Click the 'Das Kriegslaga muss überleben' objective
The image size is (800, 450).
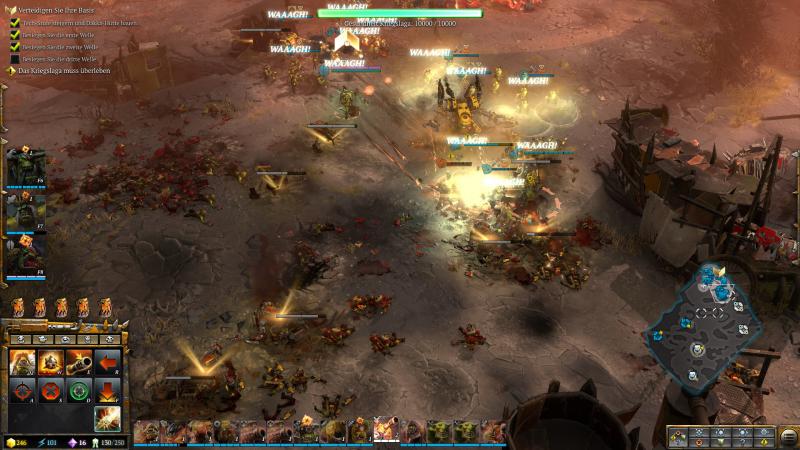(62, 70)
